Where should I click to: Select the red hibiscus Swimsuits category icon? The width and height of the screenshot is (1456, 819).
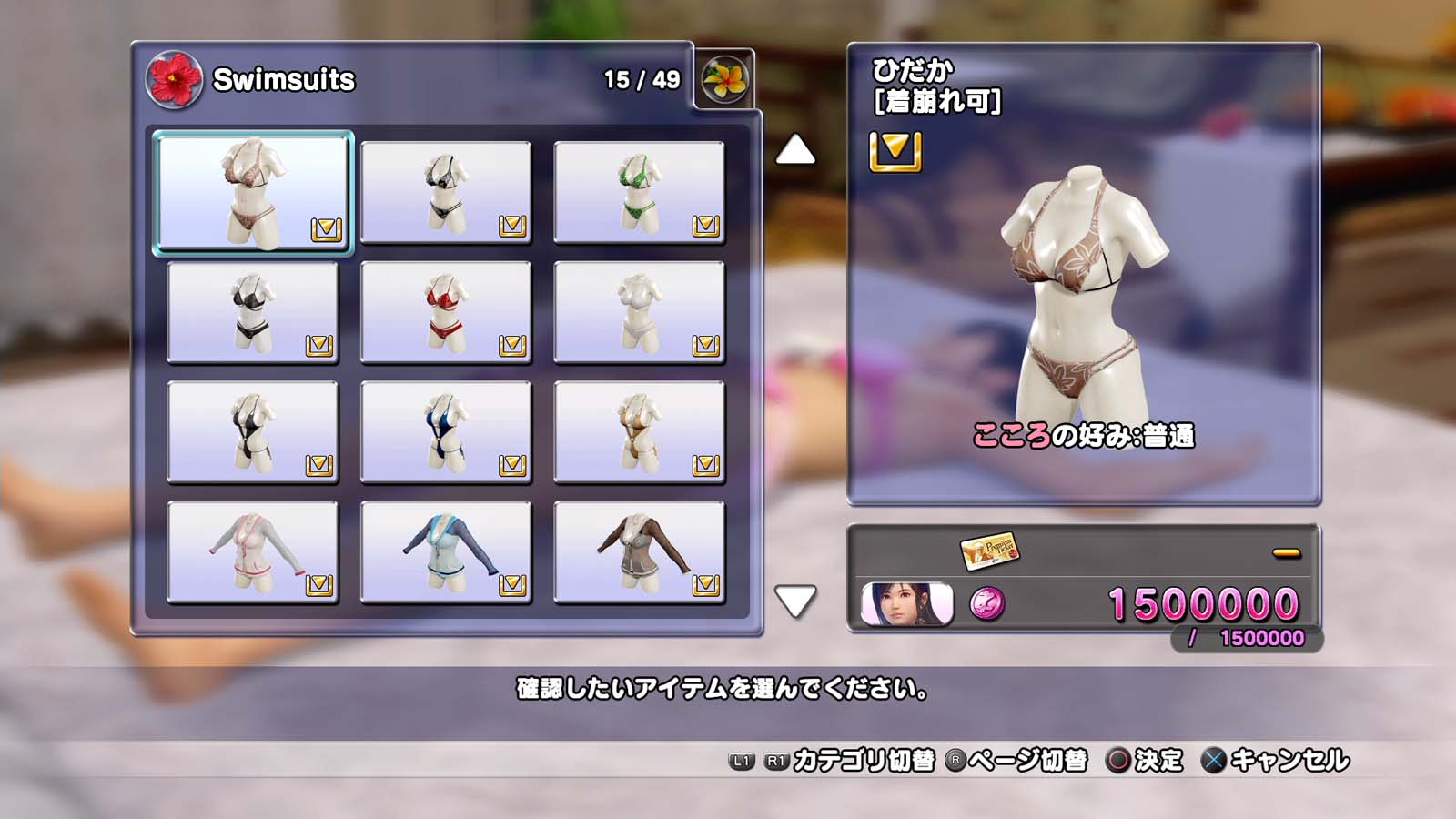(174, 79)
